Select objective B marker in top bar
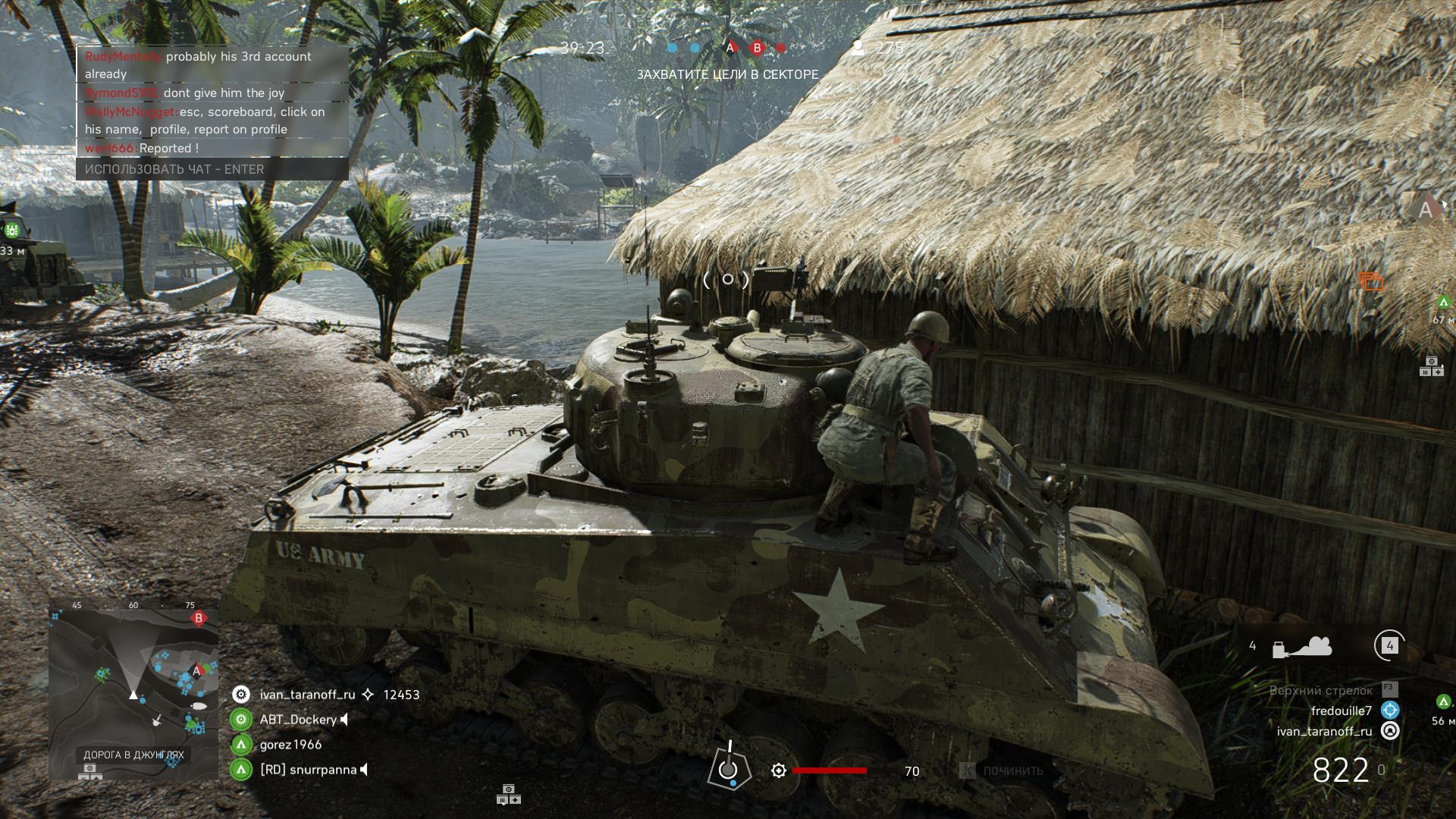The height and width of the screenshot is (819, 1456). [x=756, y=48]
